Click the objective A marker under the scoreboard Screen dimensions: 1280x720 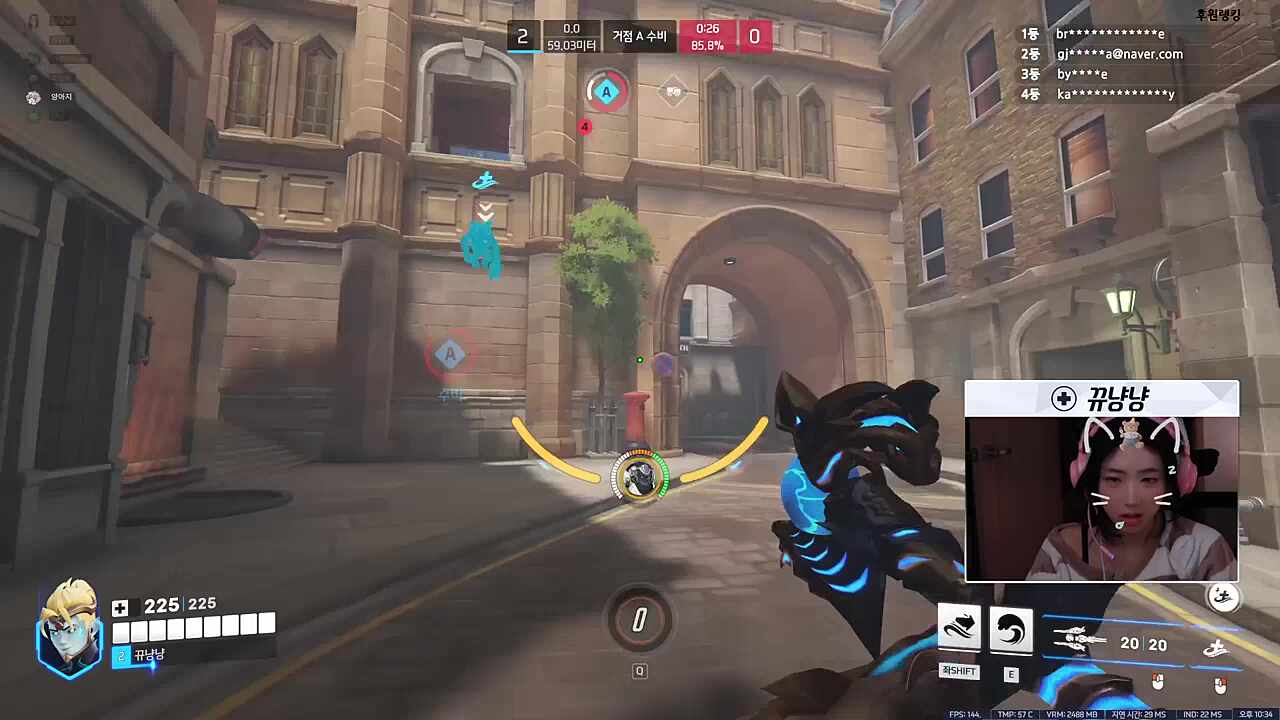click(x=605, y=93)
